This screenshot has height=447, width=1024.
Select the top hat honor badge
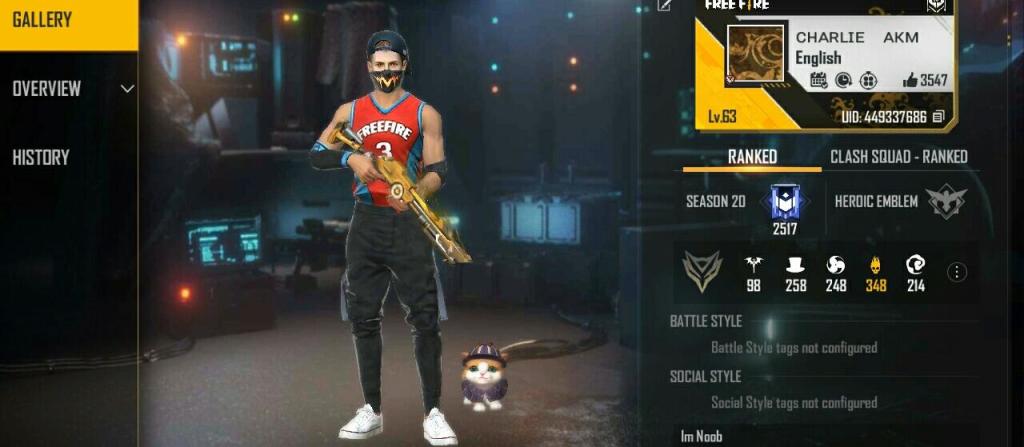click(x=796, y=266)
